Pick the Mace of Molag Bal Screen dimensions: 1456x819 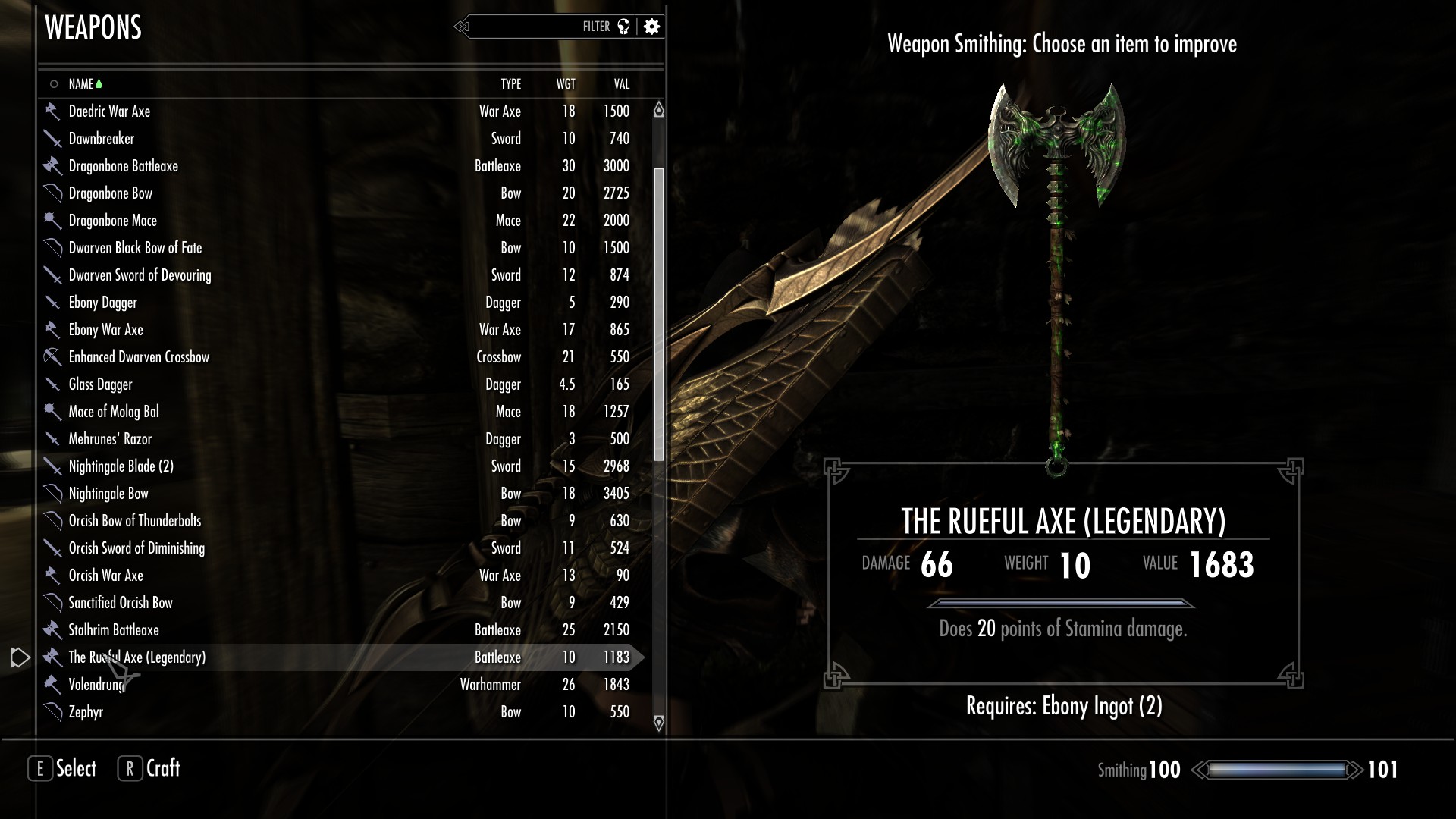click(x=114, y=412)
